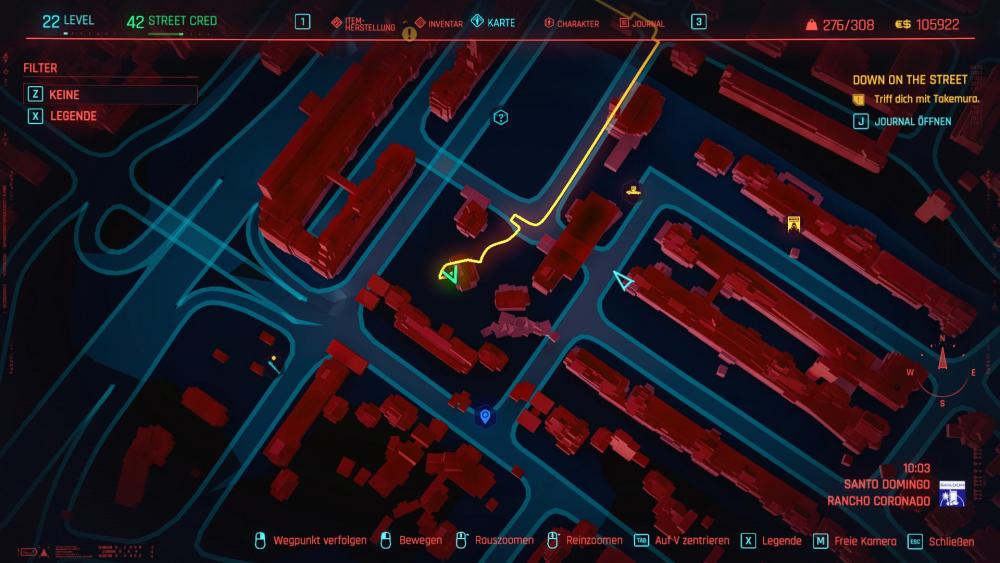This screenshot has width=1000, height=563.
Task: Open the Journal tab
Action: tap(642, 23)
